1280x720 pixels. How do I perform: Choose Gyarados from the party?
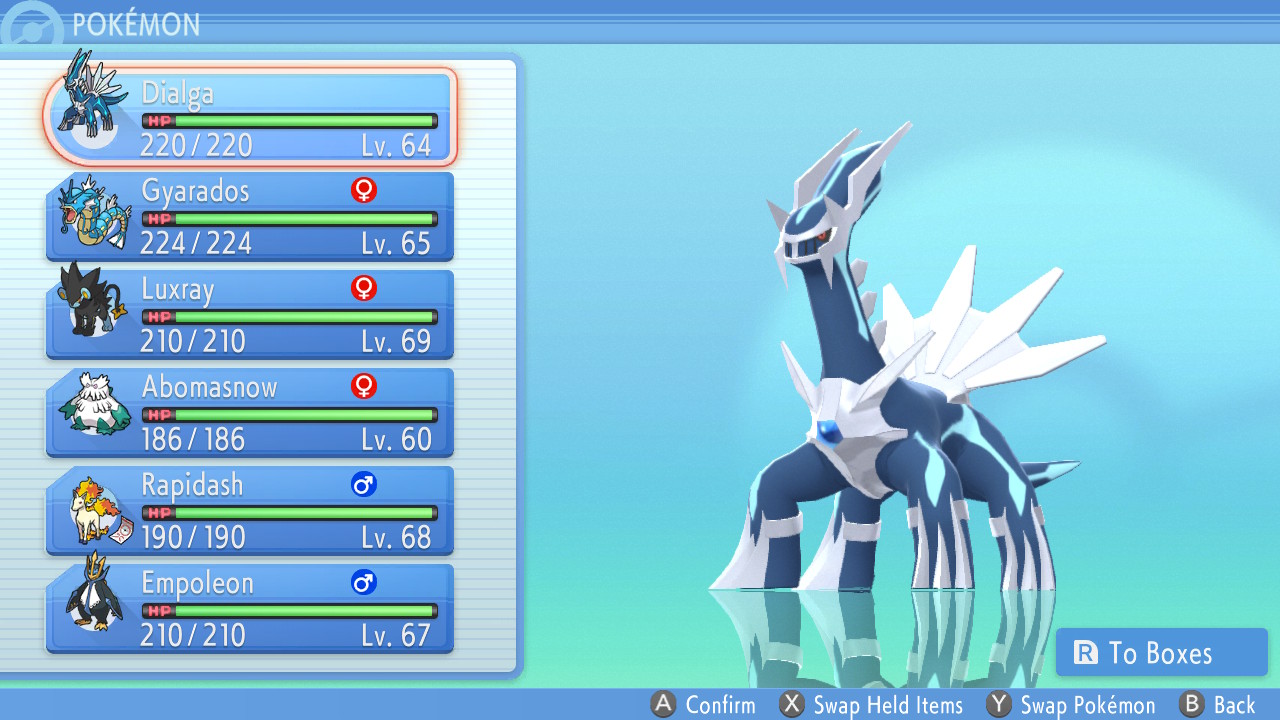[250, 216]
